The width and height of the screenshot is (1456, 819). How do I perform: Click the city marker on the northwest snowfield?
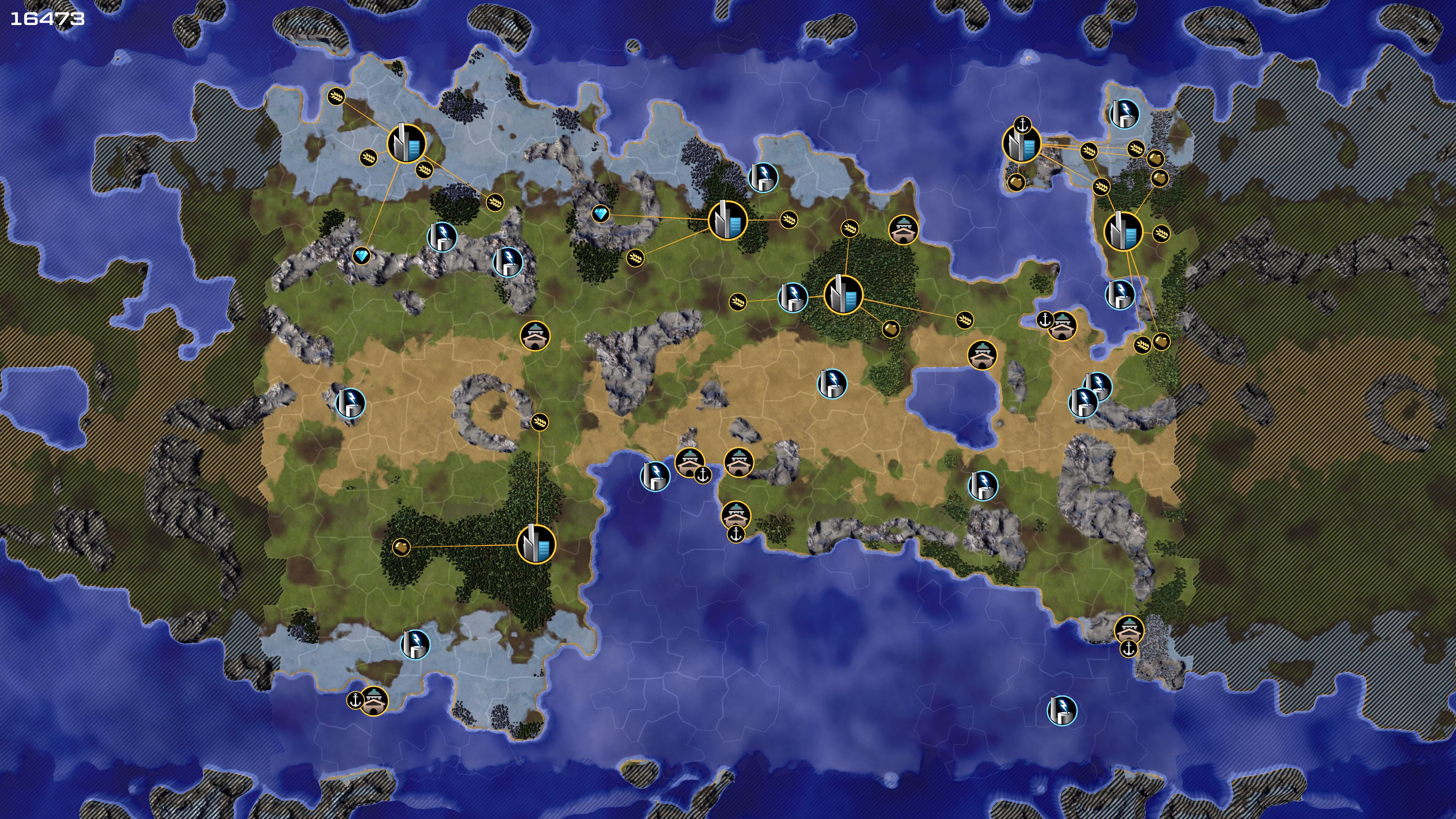(x=406, y=144)
